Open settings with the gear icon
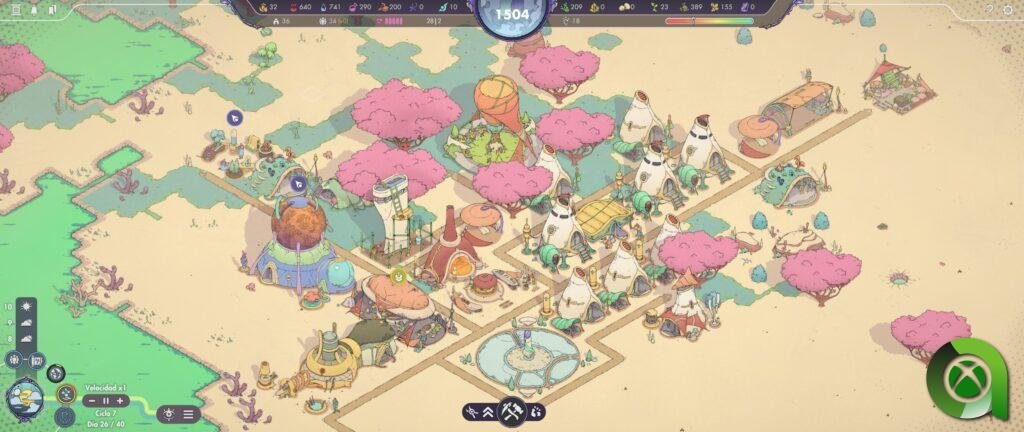Viewport: 1024px width, 432px height. pyautogui.click(x=1007, y=8)
